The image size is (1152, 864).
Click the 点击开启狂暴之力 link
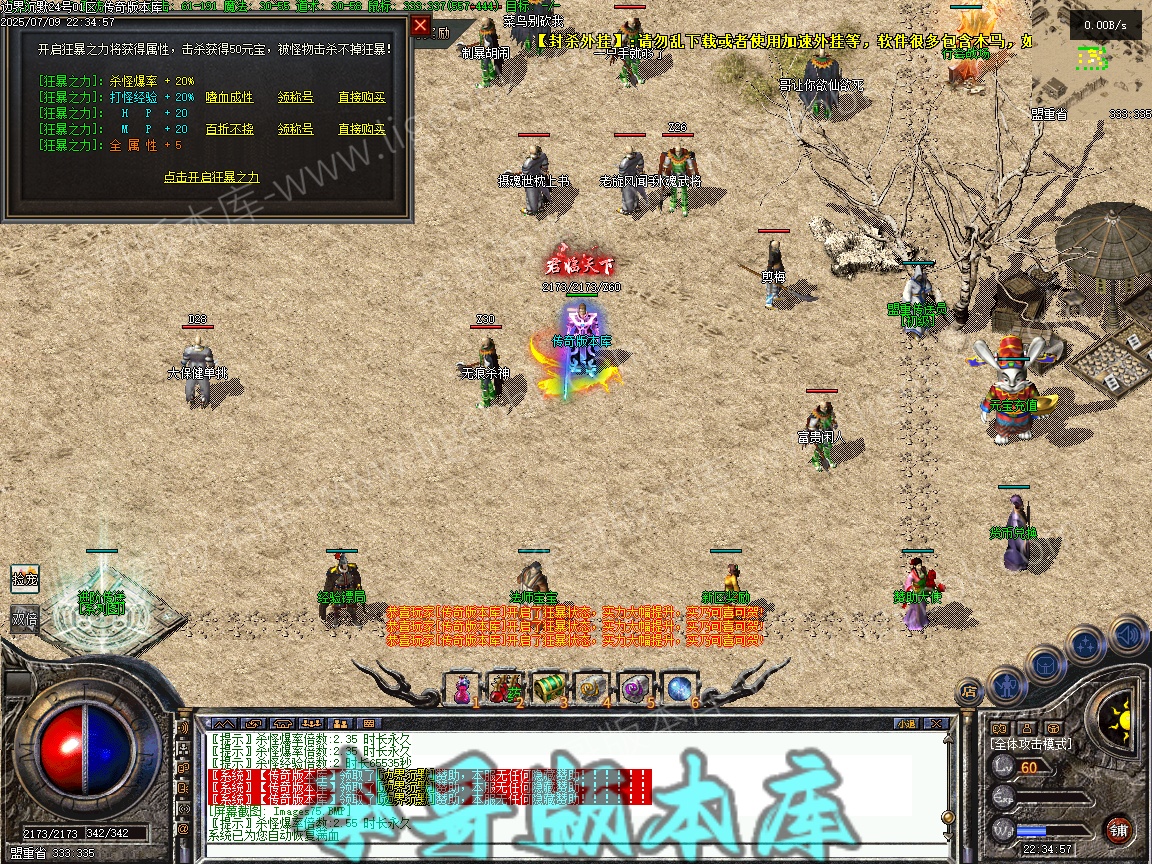(x=211, y=177)
